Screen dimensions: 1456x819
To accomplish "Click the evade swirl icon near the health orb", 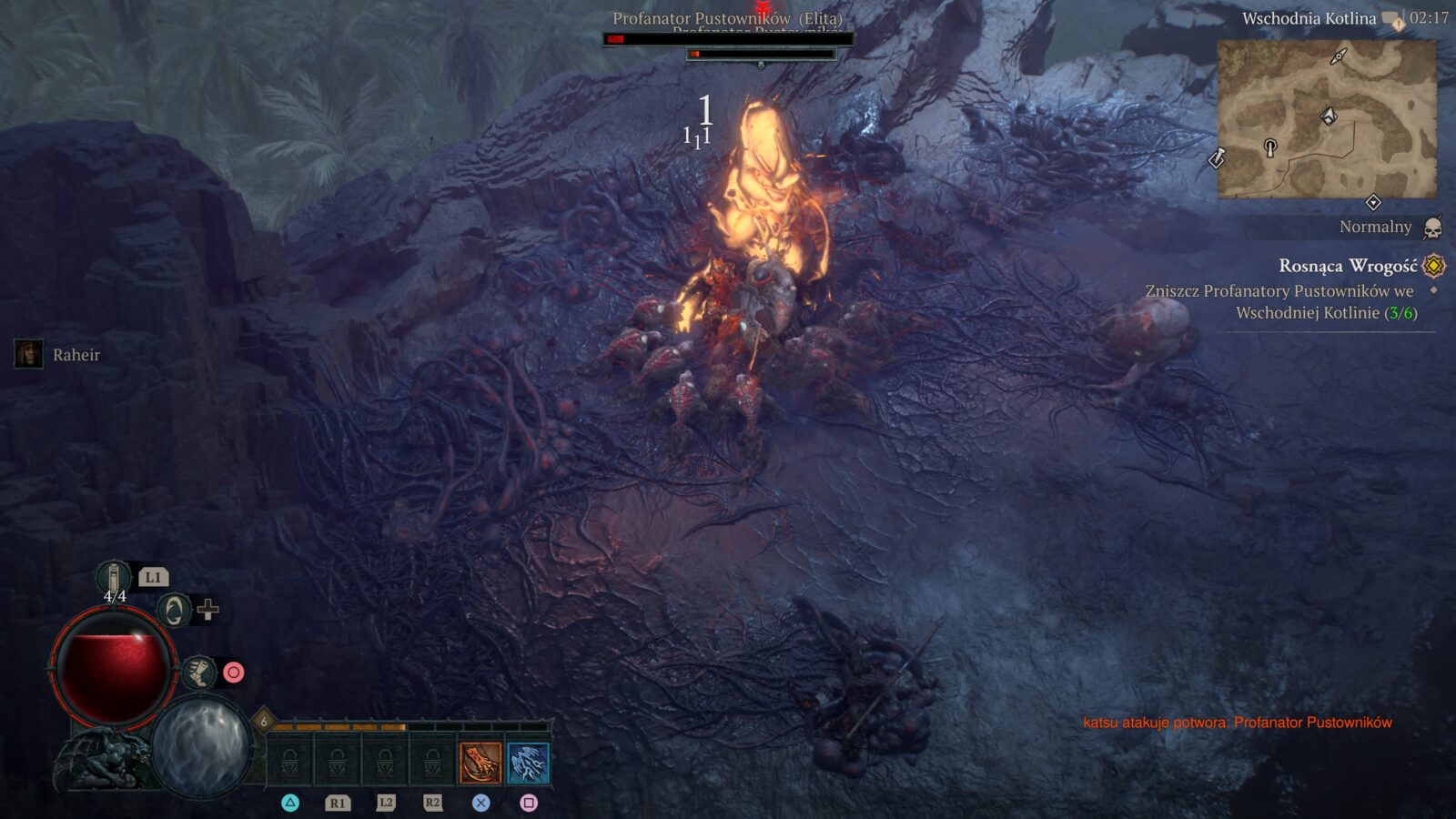I will tap(175, 611).
